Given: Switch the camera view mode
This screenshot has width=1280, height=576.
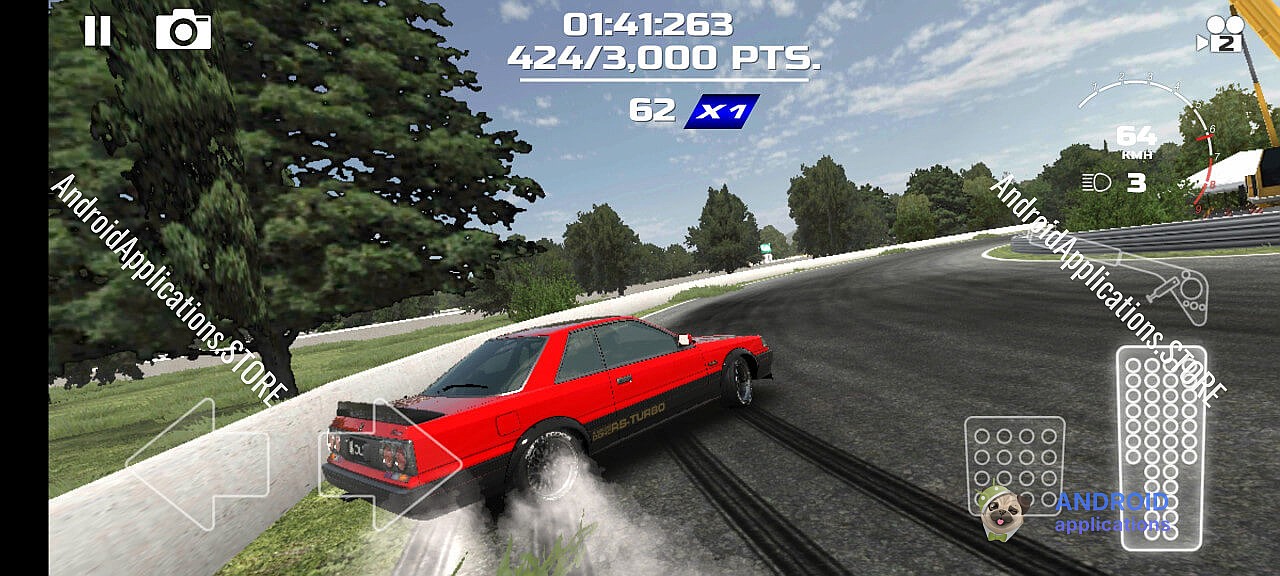Looking at the screenshot, I should (x=1219, y=33).
